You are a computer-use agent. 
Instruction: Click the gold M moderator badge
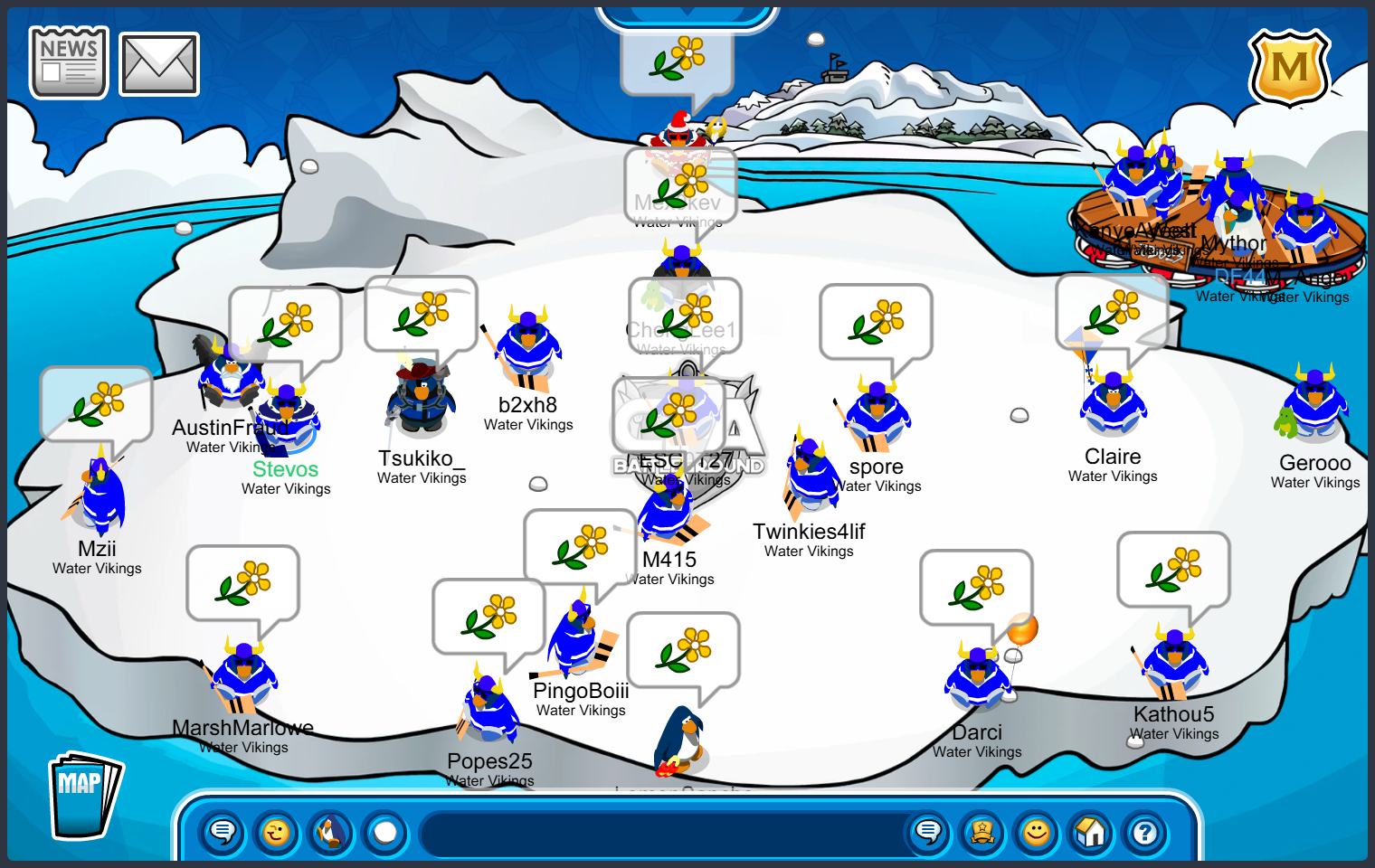click(1289, 68)
